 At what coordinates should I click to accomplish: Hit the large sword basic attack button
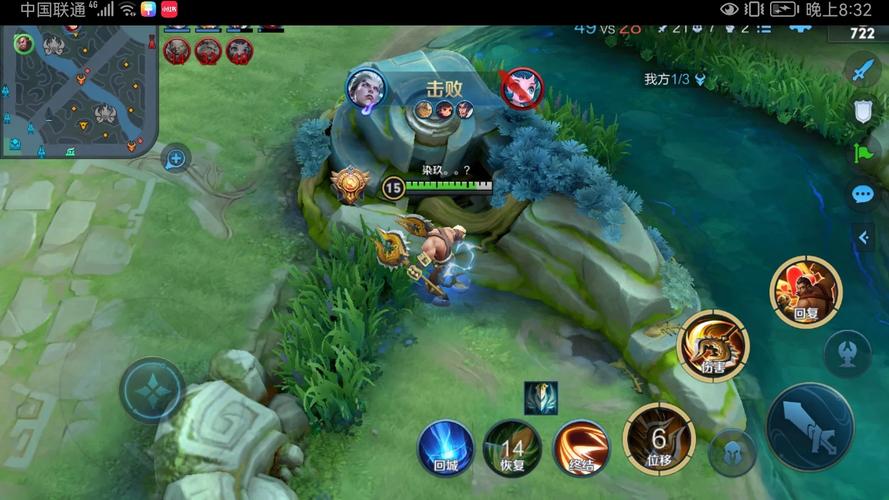click(x=809, y=427)
